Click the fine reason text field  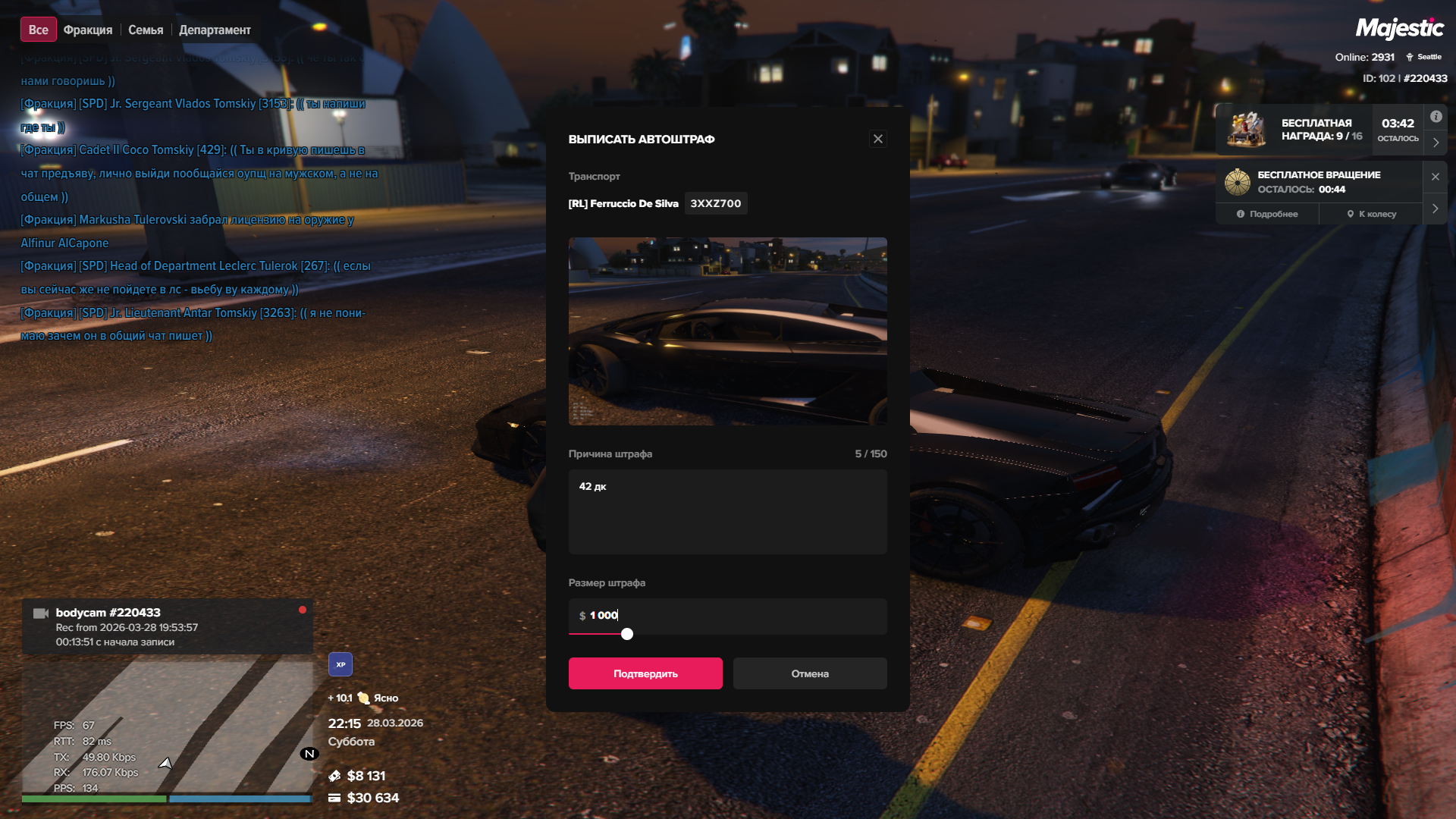click(727, 512)
